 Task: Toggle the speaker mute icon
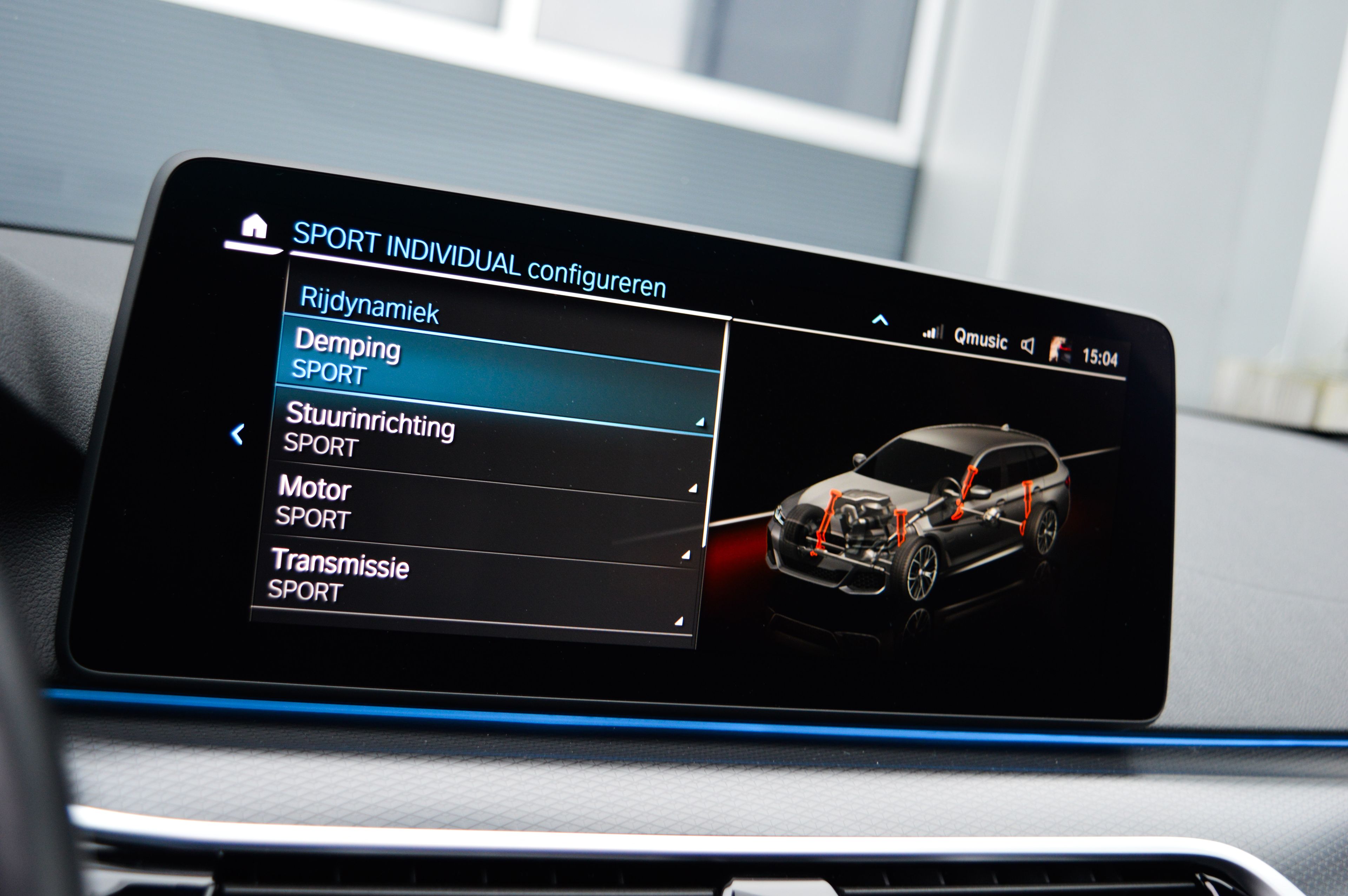(x=1027, y=346)
